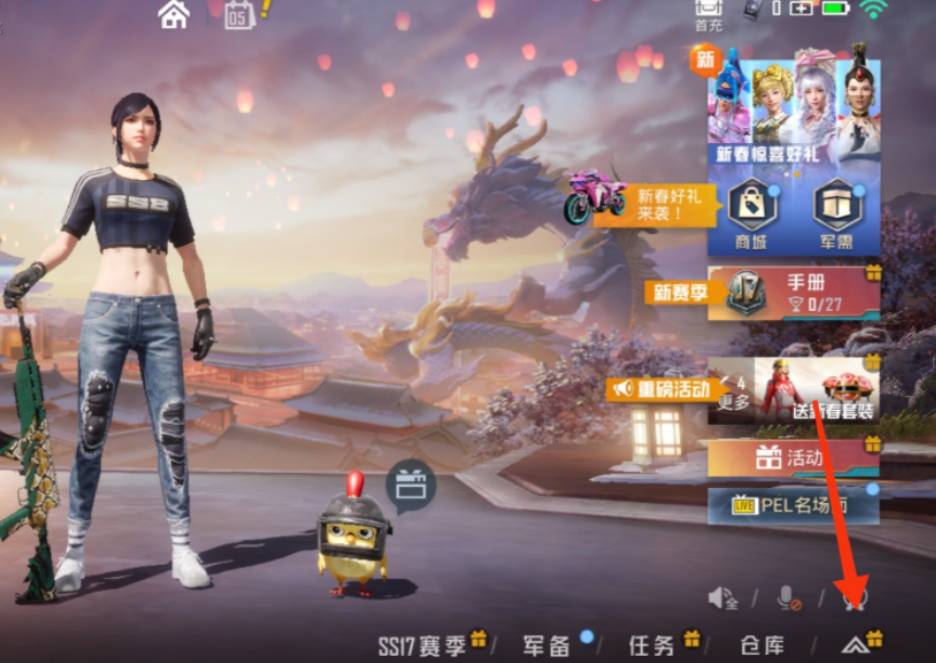The height and width of the screenshot is (663, 936).
Task: Toggle the muted microphone
Action: point(789,598)
